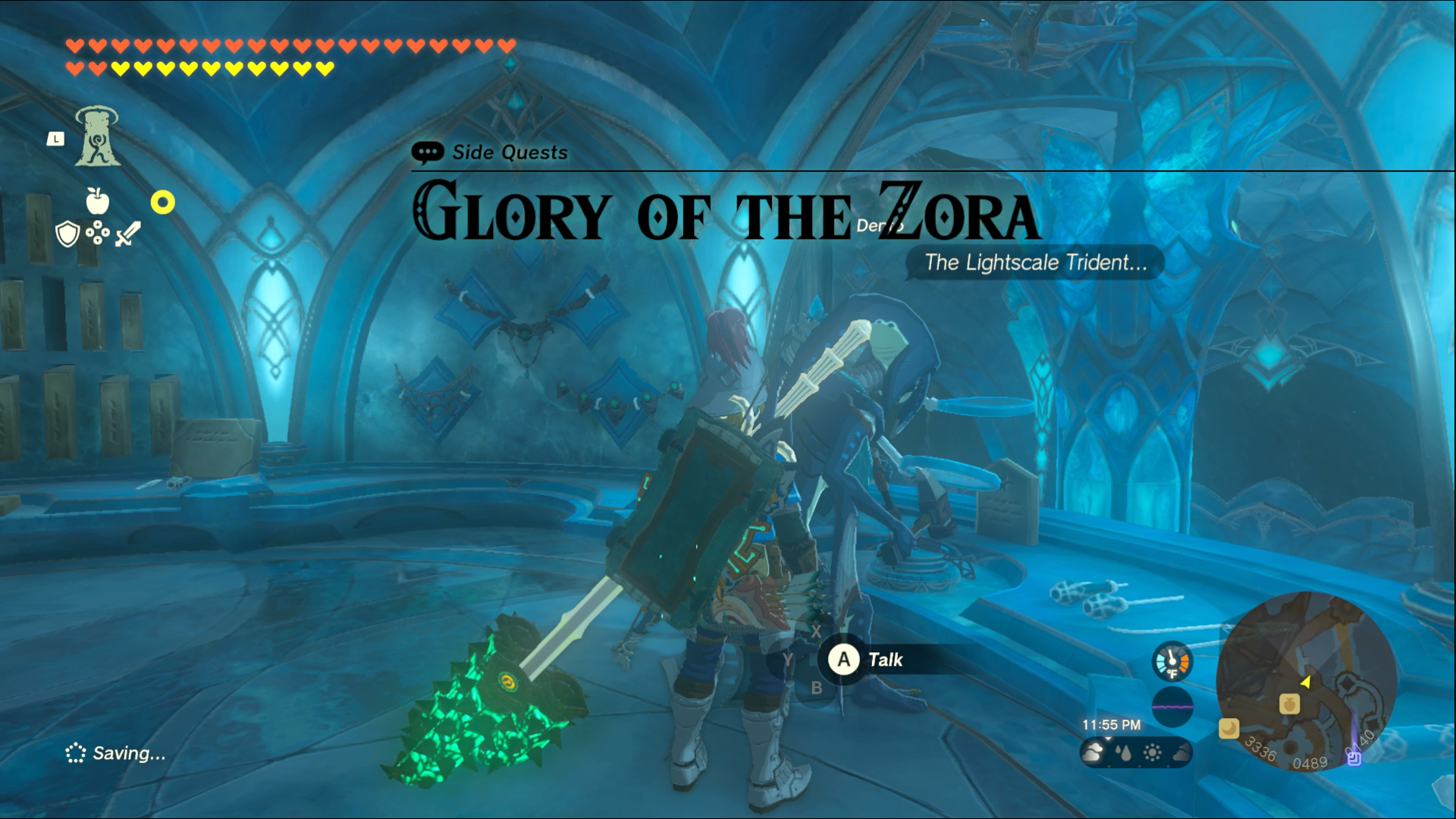Viewport: 1456px width, 819px height.
Task: Click the pot marker on the minimap
Action: point(1288,704)
